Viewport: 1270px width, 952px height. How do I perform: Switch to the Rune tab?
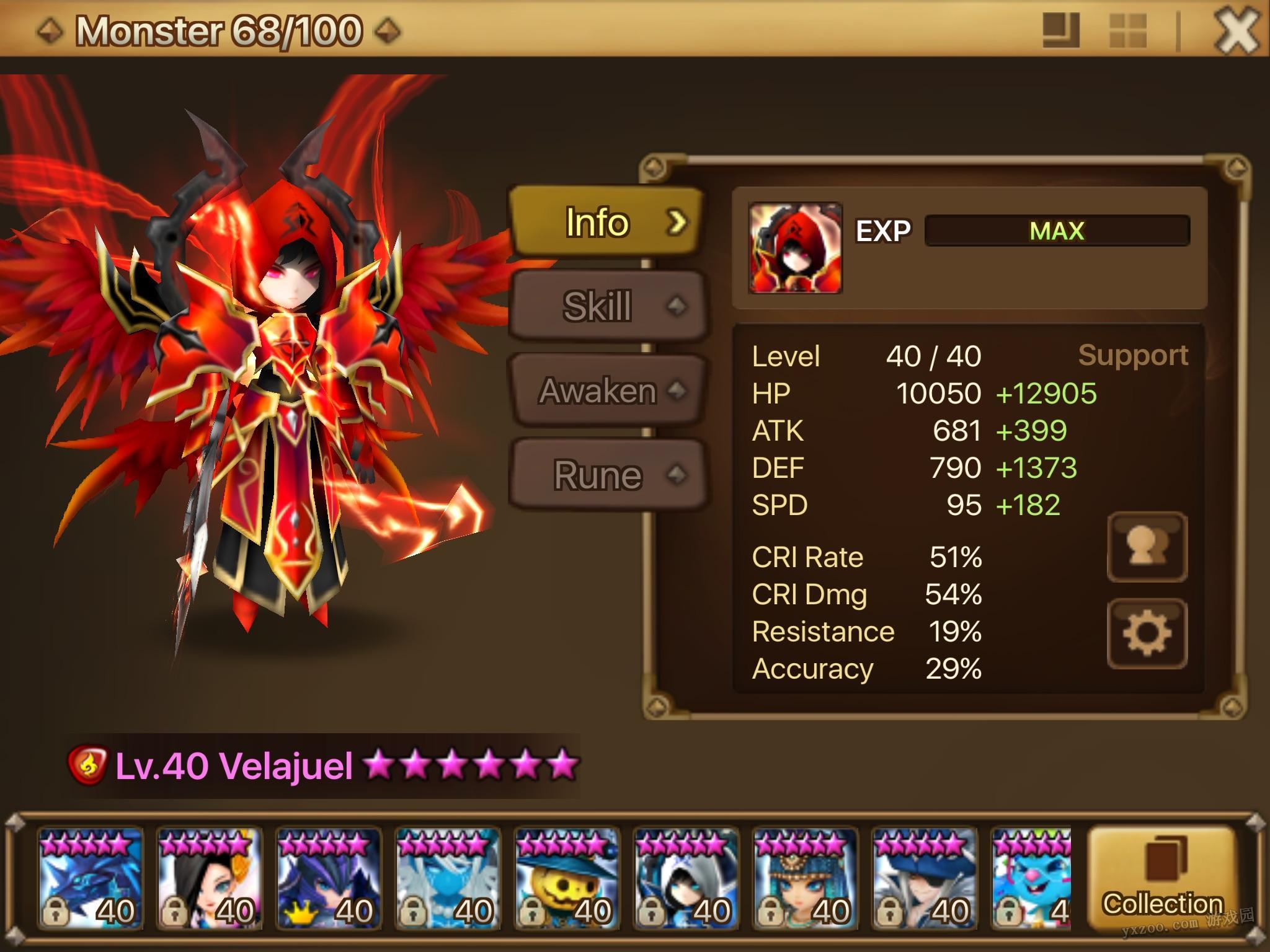[x=608, y=475]
